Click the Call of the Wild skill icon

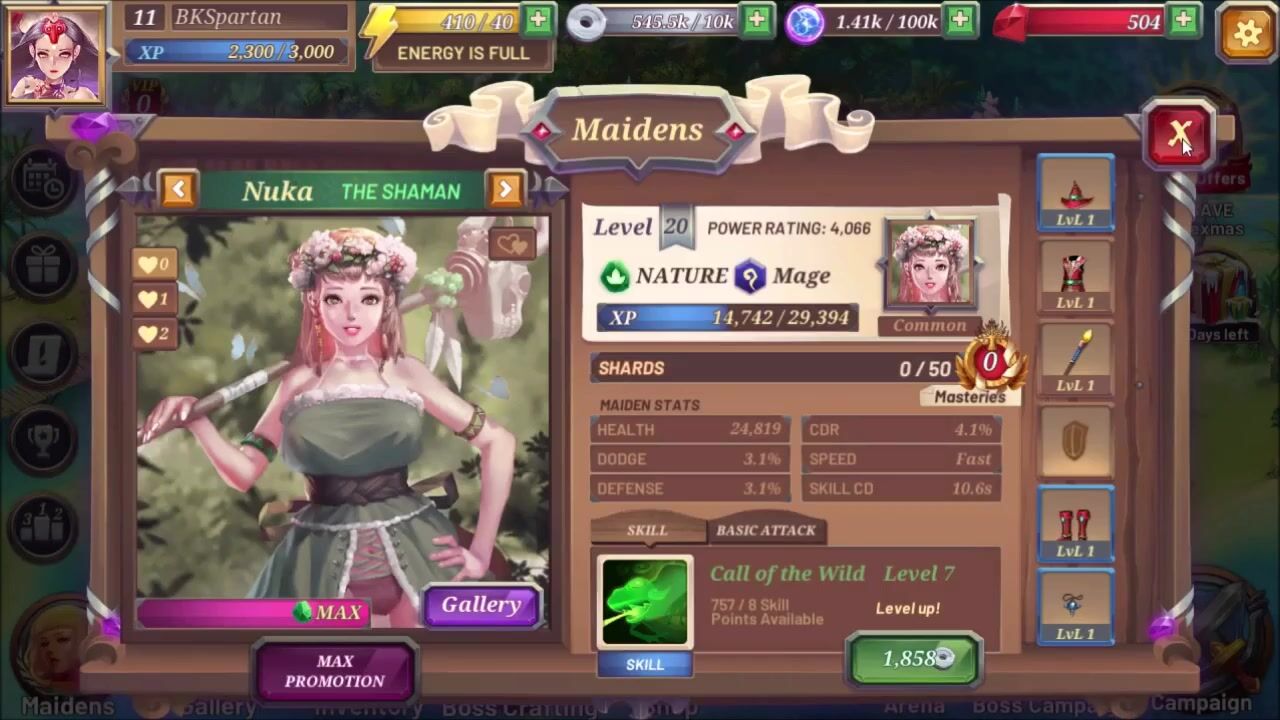(645, 603)
